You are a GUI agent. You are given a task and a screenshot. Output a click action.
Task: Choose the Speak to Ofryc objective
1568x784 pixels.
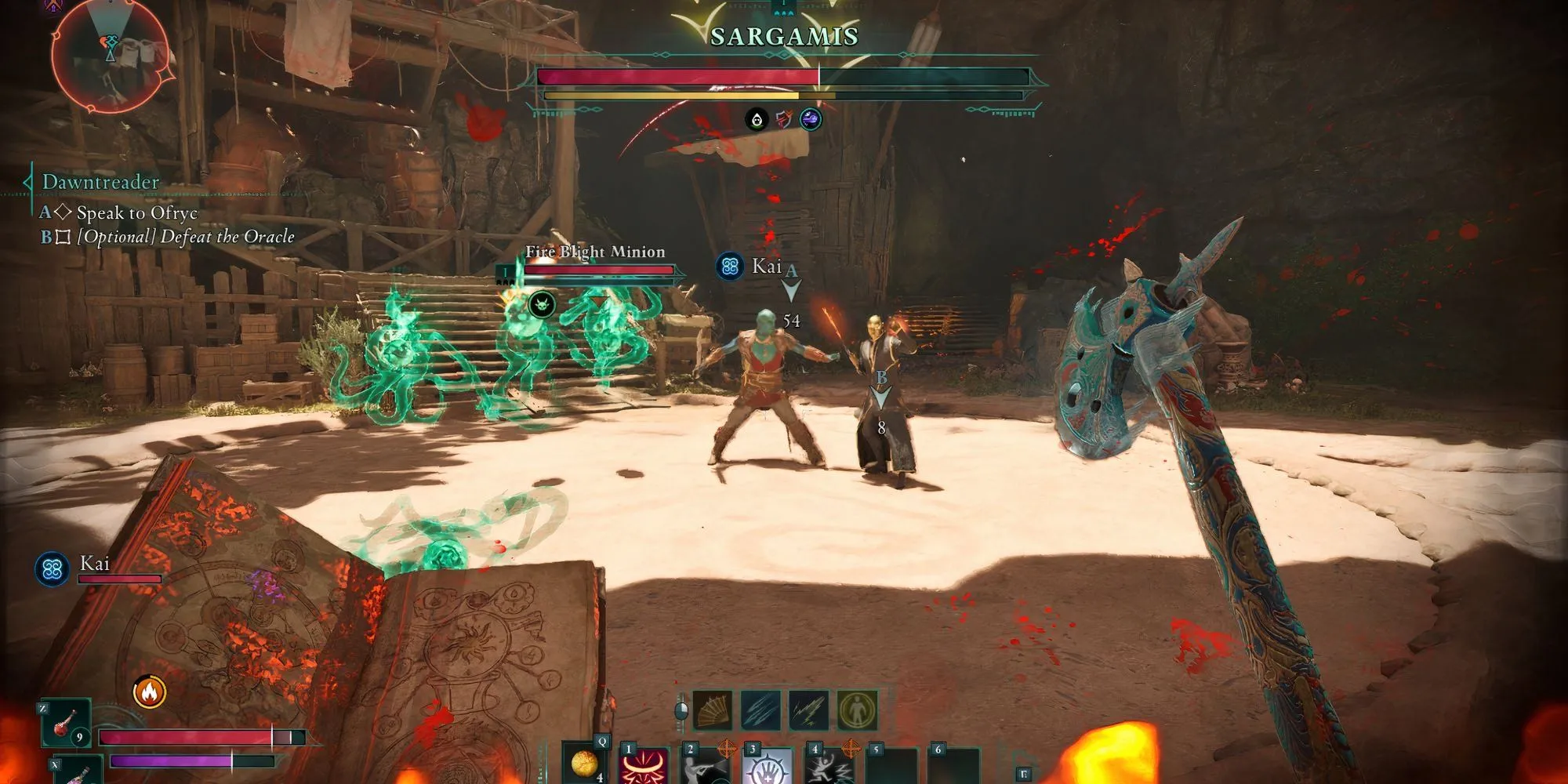coord(136,212)
